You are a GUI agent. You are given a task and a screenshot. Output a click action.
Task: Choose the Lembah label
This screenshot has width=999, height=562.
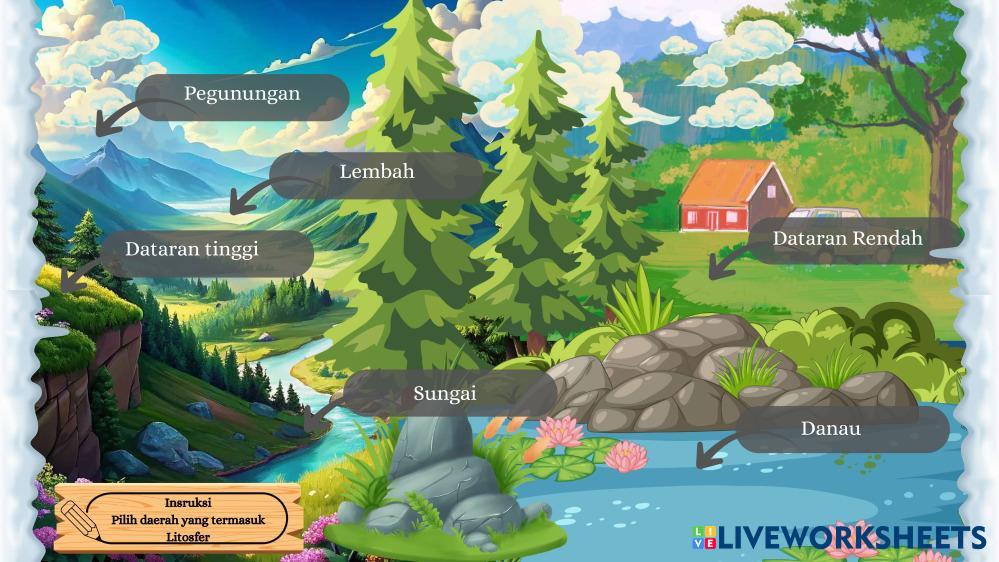376,172
